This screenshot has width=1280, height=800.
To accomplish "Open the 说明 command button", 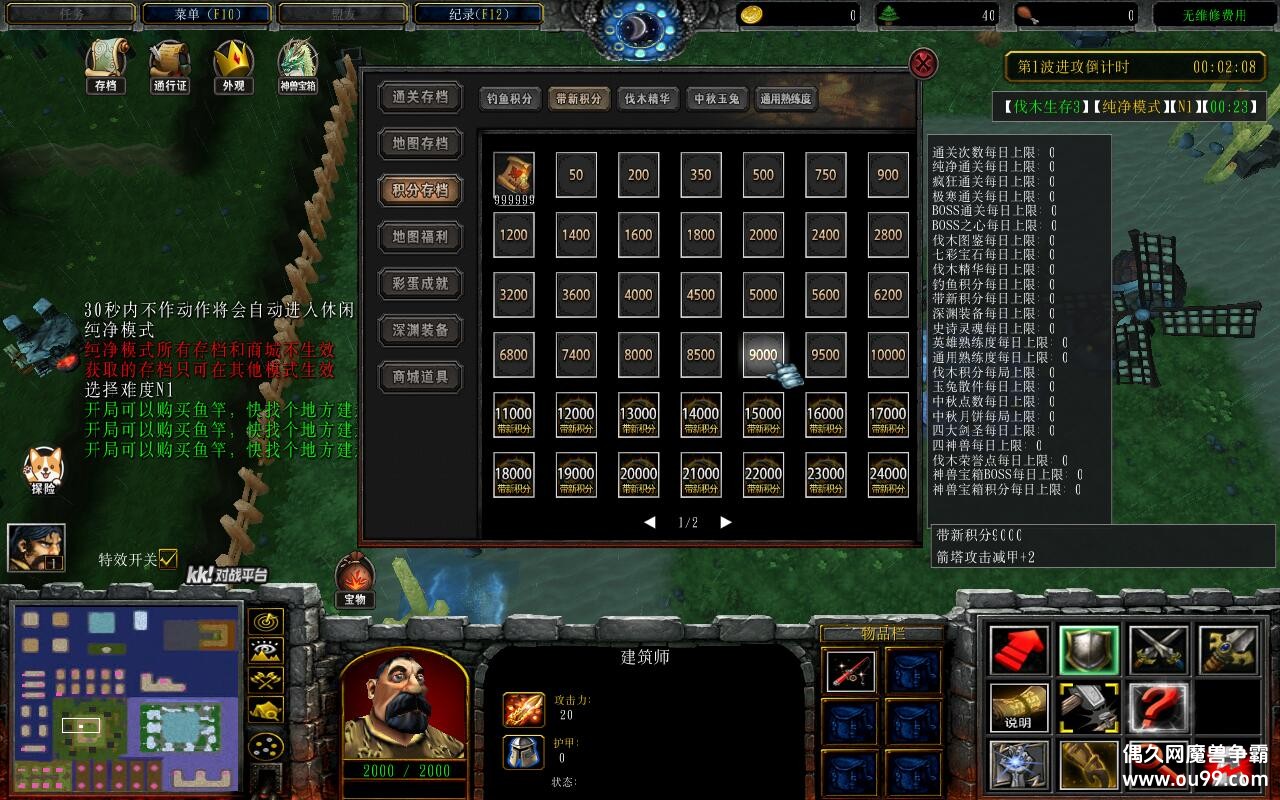I will [1019, 708].
